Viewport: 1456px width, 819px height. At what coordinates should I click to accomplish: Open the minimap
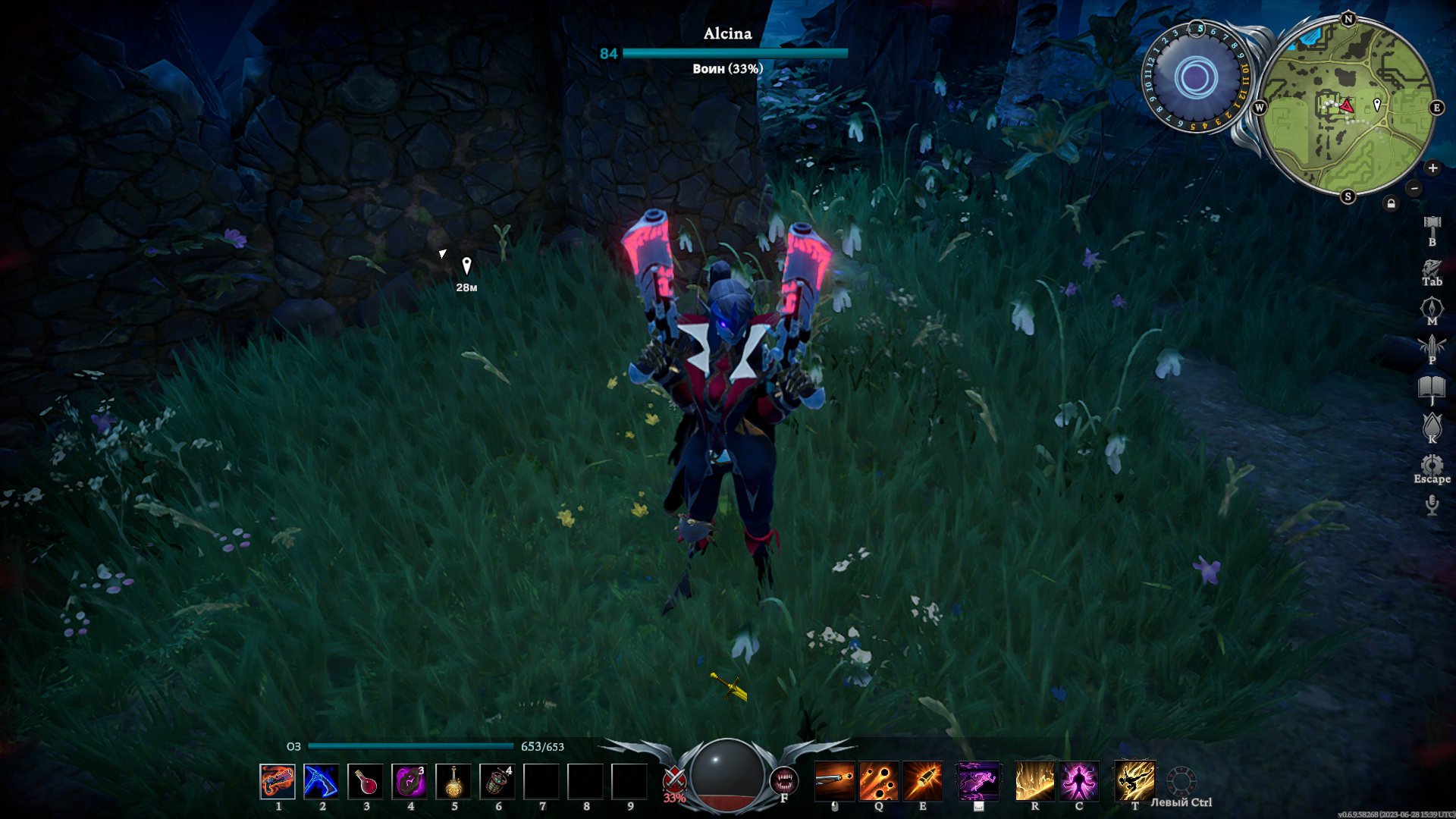click(x=1348, y=107)
